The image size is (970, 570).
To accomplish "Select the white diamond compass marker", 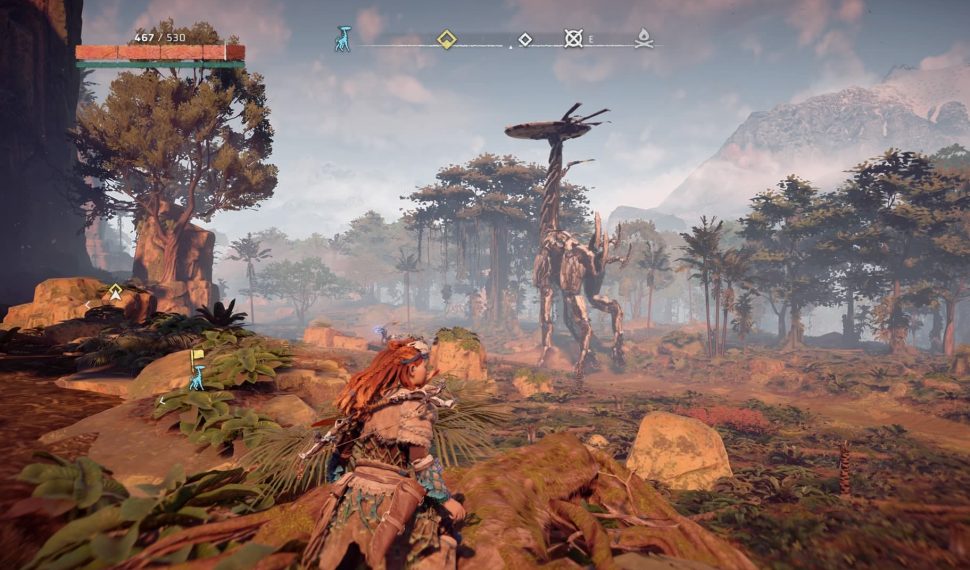I will point(525,40).
